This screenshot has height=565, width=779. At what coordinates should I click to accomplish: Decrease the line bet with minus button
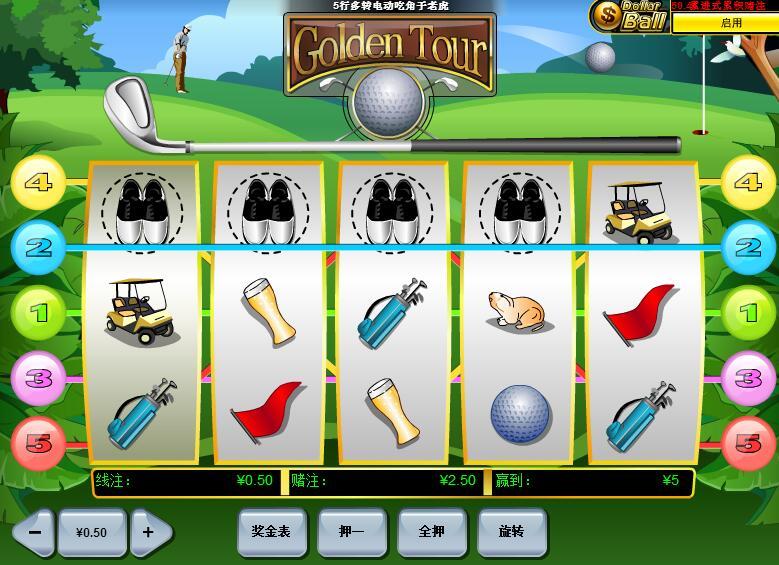click(34, 532)
